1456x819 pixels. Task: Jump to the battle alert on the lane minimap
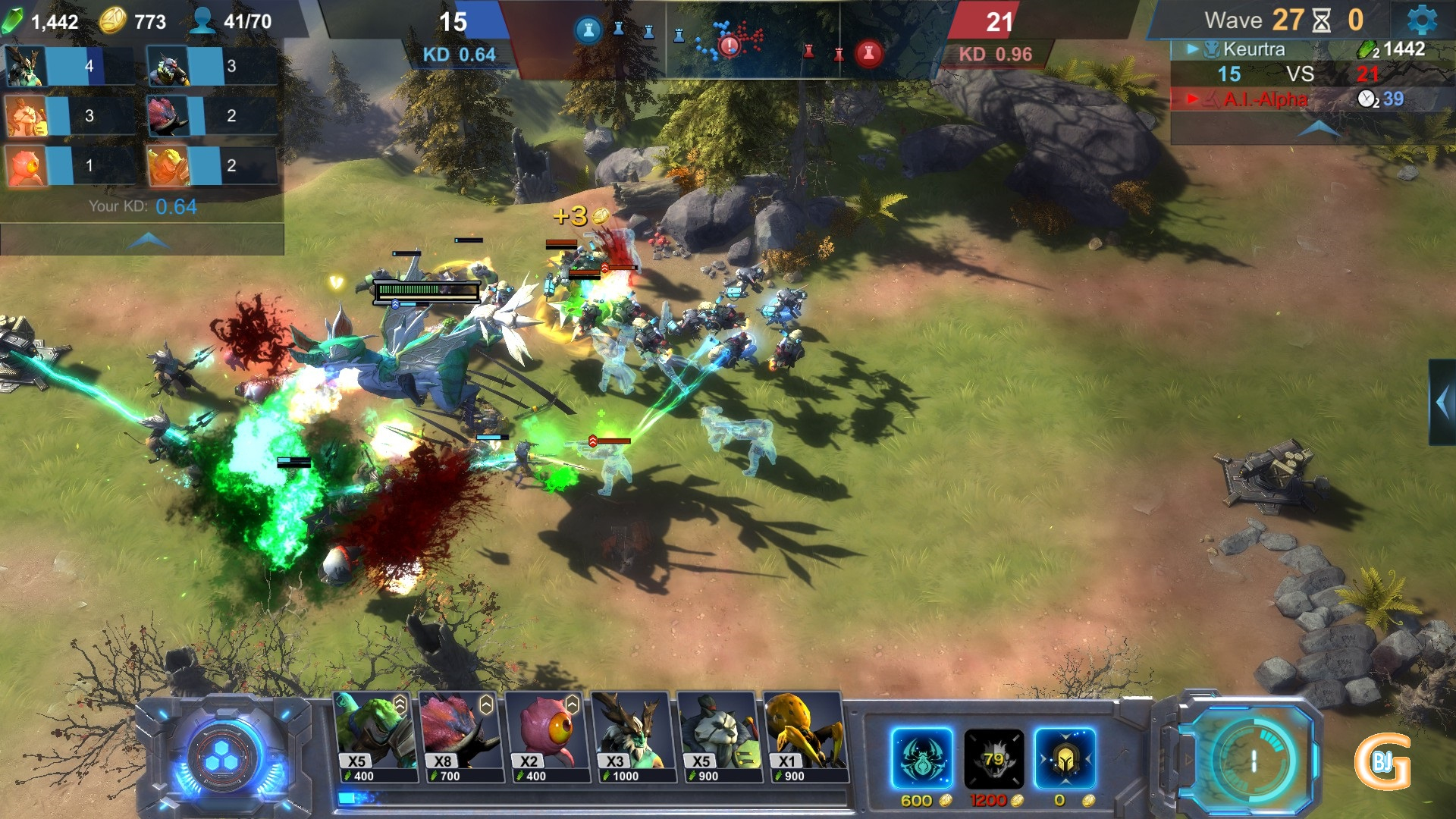click(730, 46)
